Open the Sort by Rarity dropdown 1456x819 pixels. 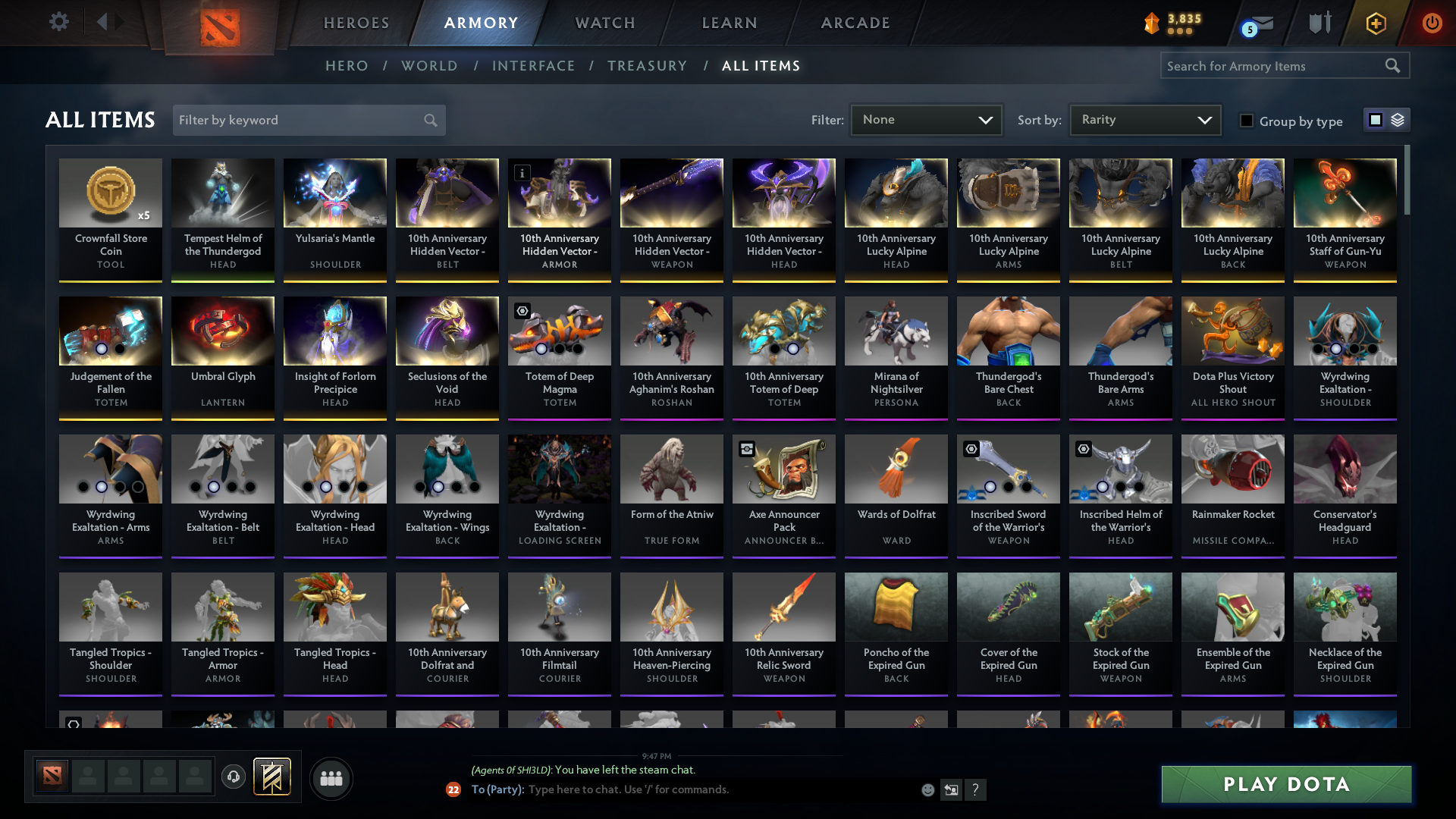(x=1144, y=120)
